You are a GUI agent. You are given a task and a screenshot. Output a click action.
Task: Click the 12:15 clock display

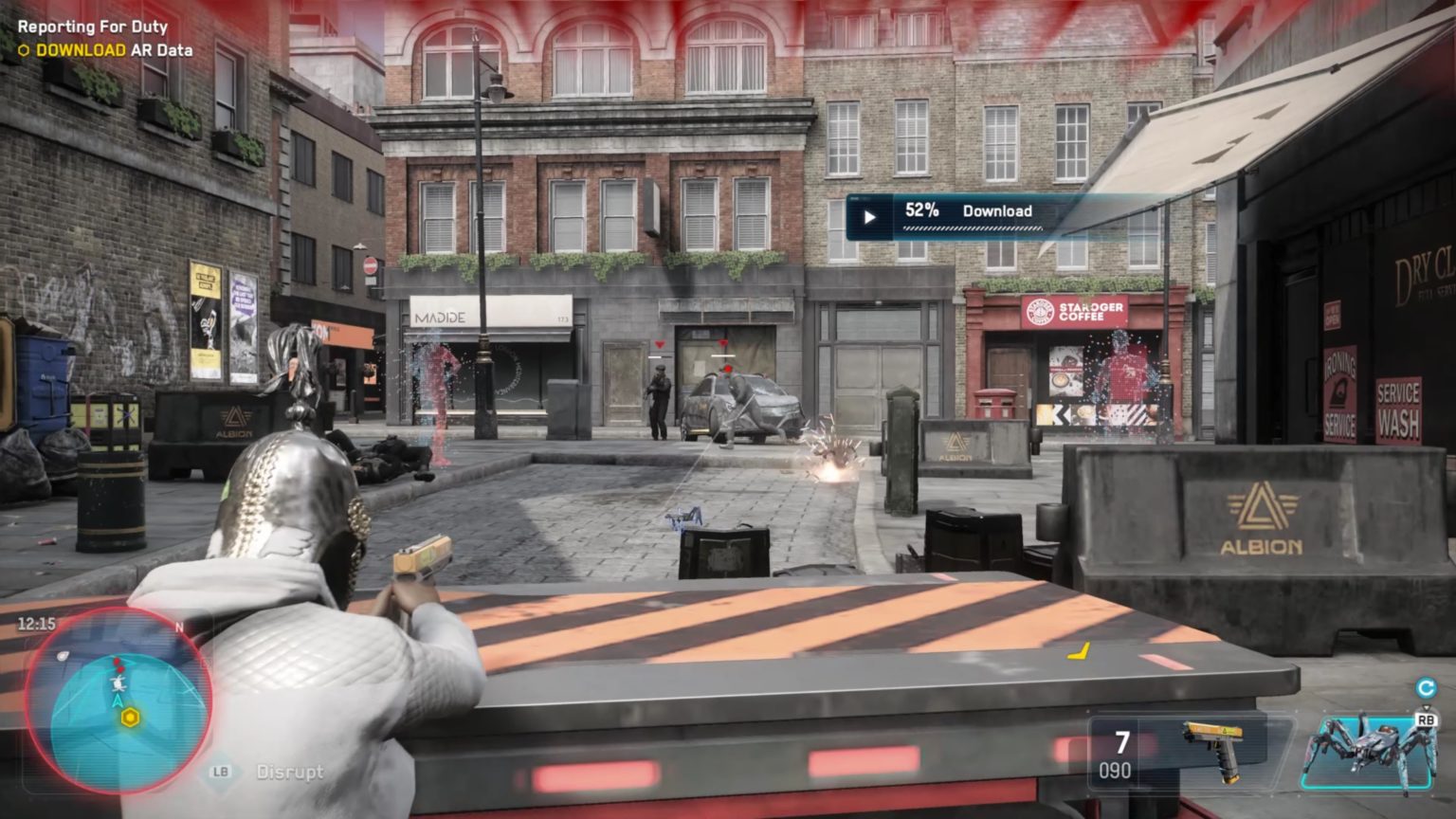(x=36, y=622)
